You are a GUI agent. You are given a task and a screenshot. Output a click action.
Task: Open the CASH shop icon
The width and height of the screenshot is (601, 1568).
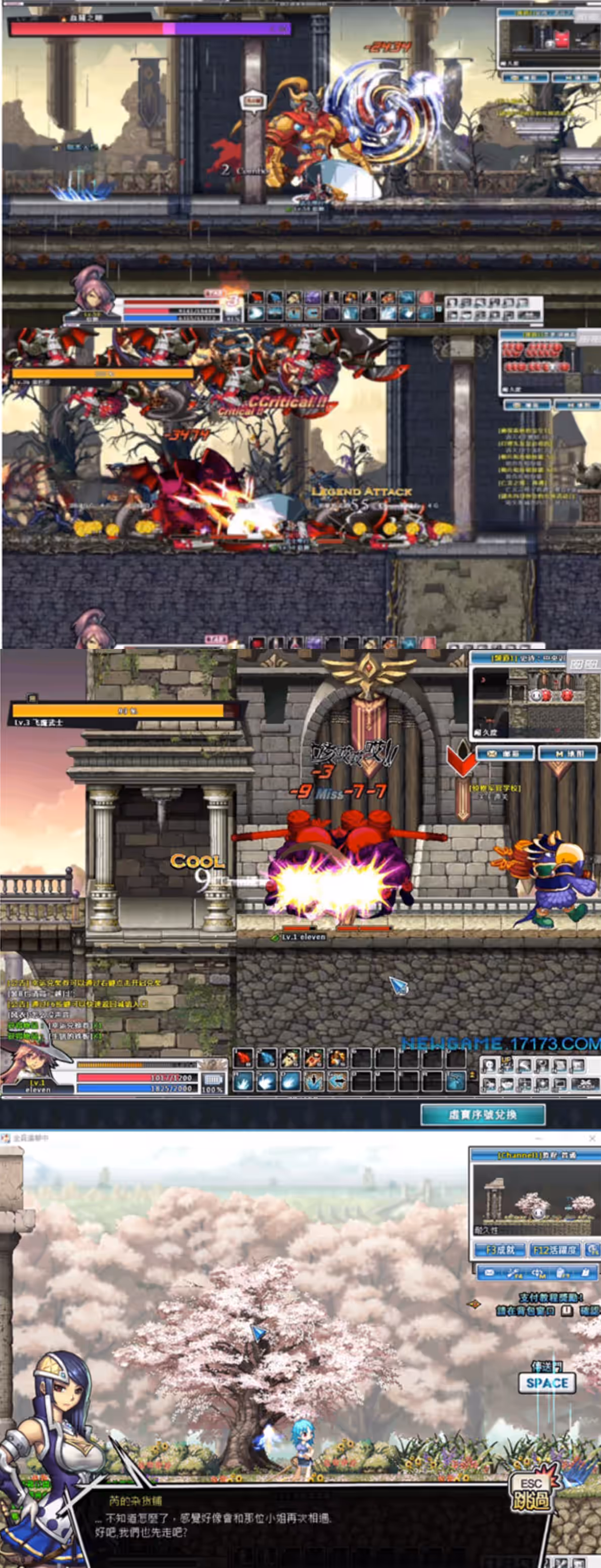click(x=585, y=1084)
